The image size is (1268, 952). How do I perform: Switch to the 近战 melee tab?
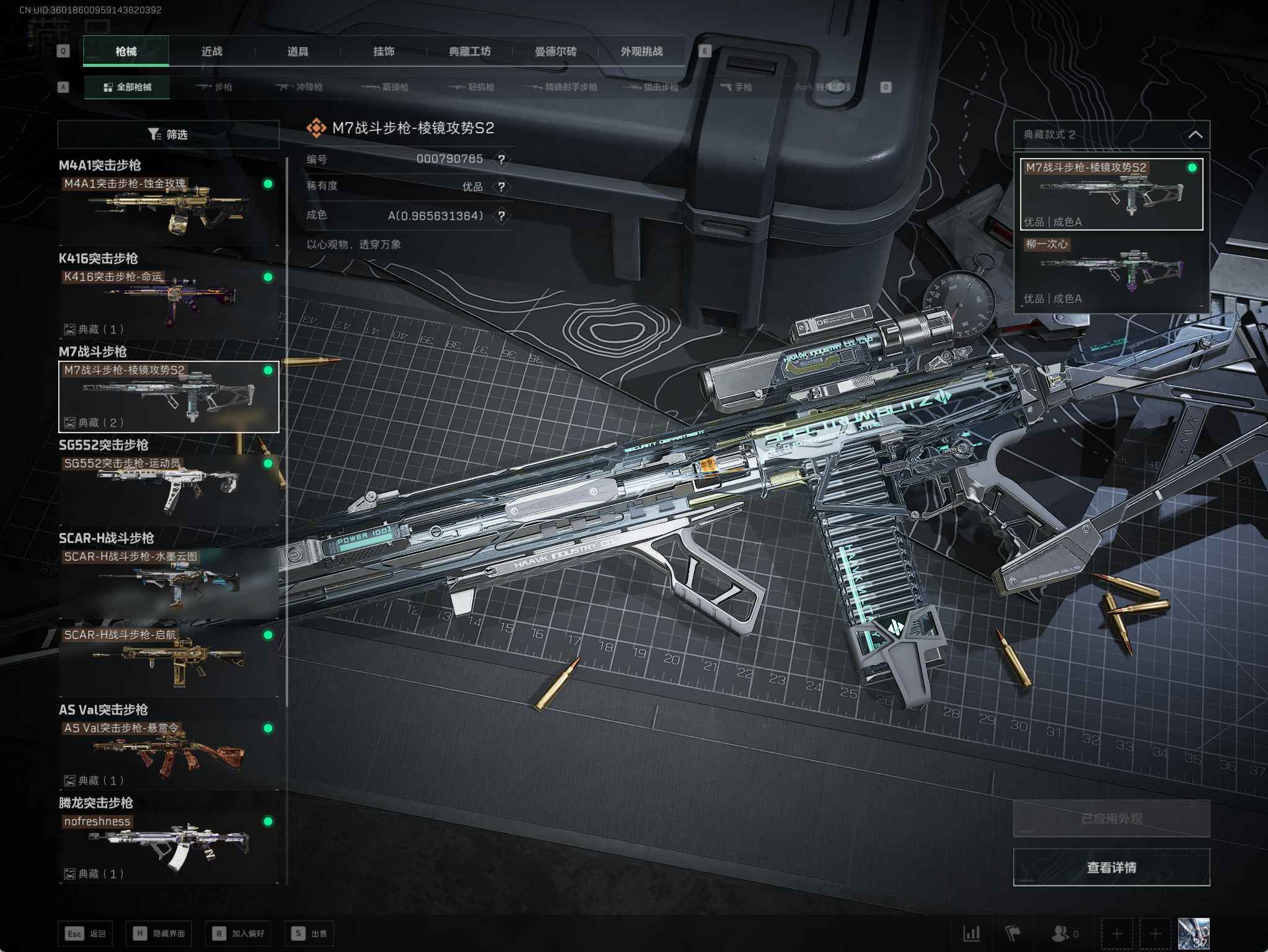coord(211,51)
